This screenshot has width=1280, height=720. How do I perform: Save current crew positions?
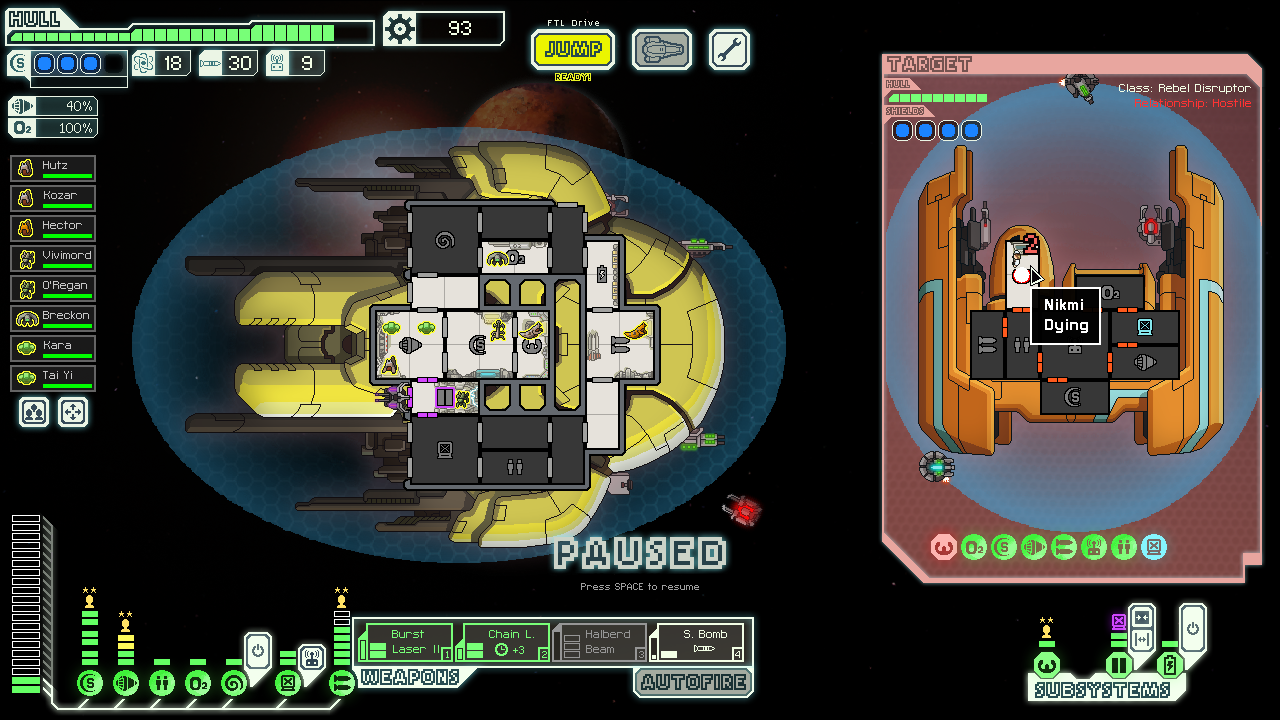pos(34,412)
